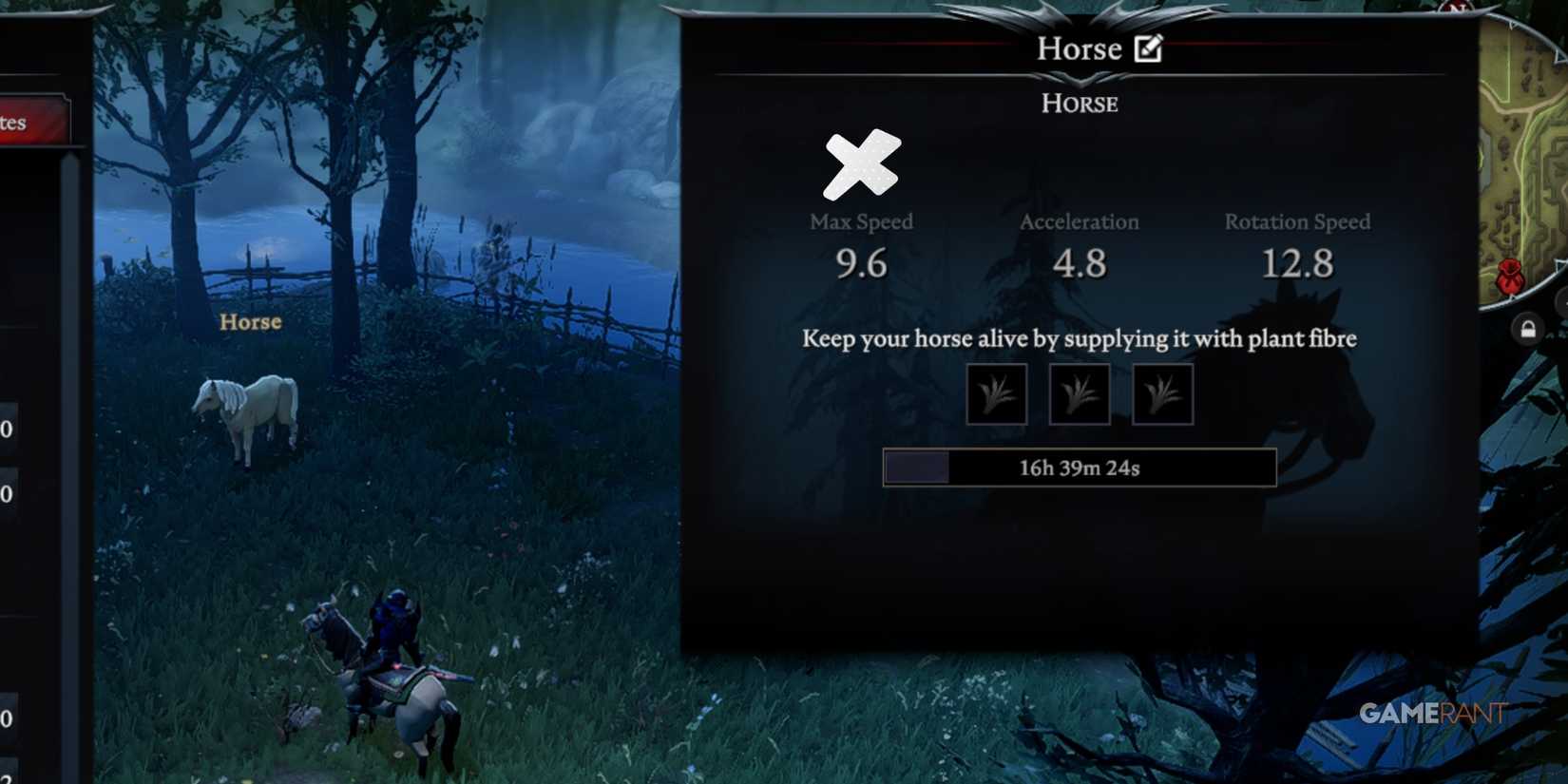
Task: Click the third plant fibre slot icon
Action: (1161, 392)
